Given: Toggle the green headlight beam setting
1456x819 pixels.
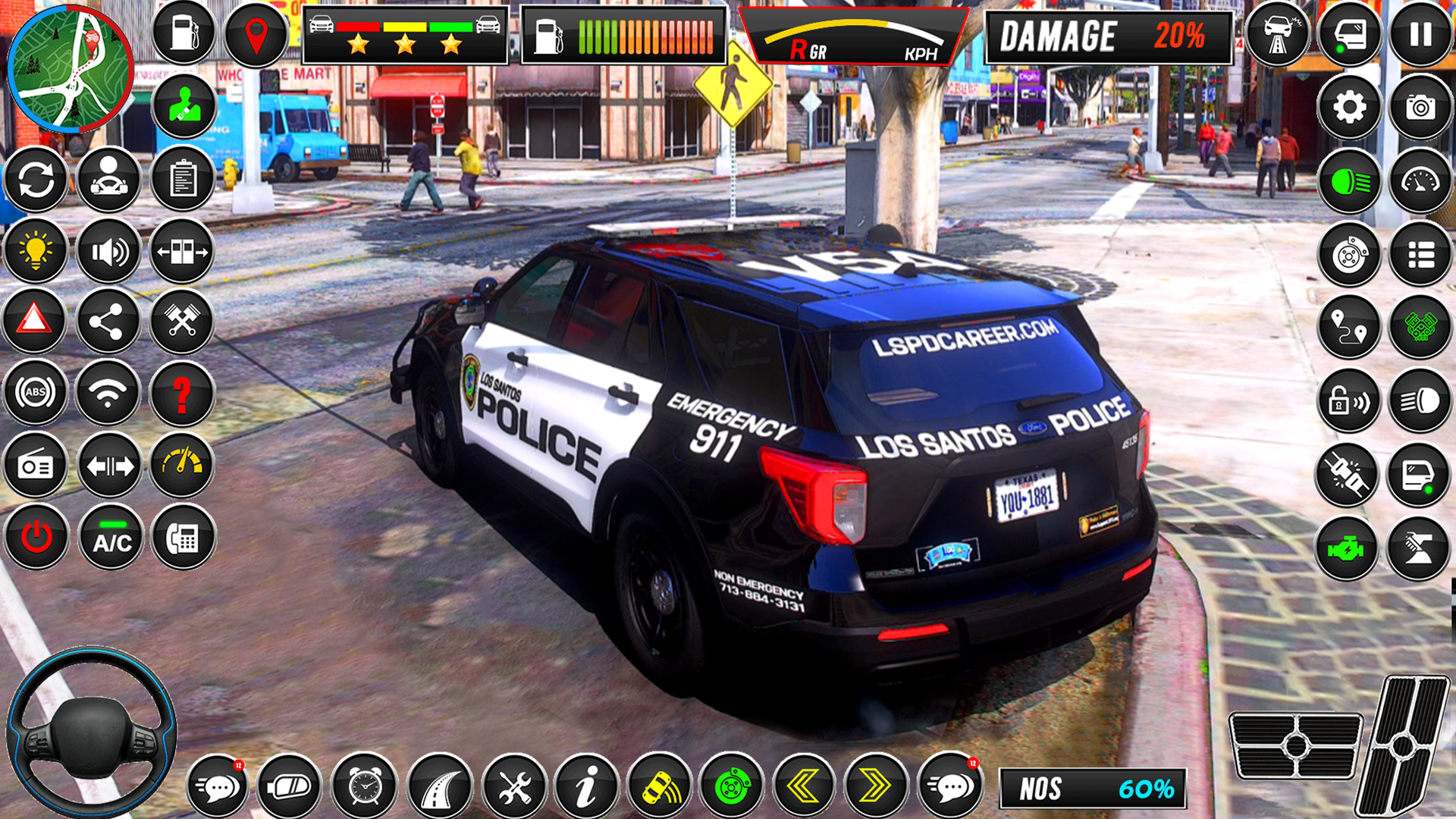Looking at the screenshot, I should coord(1349,182).
